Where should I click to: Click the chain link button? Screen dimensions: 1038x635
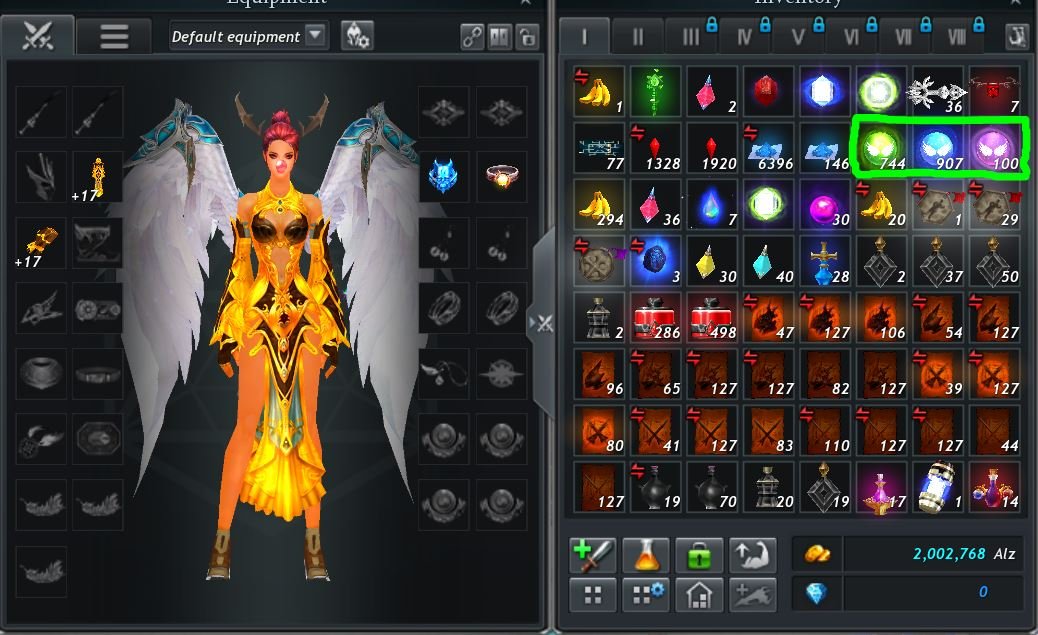(x=472, y=37)
